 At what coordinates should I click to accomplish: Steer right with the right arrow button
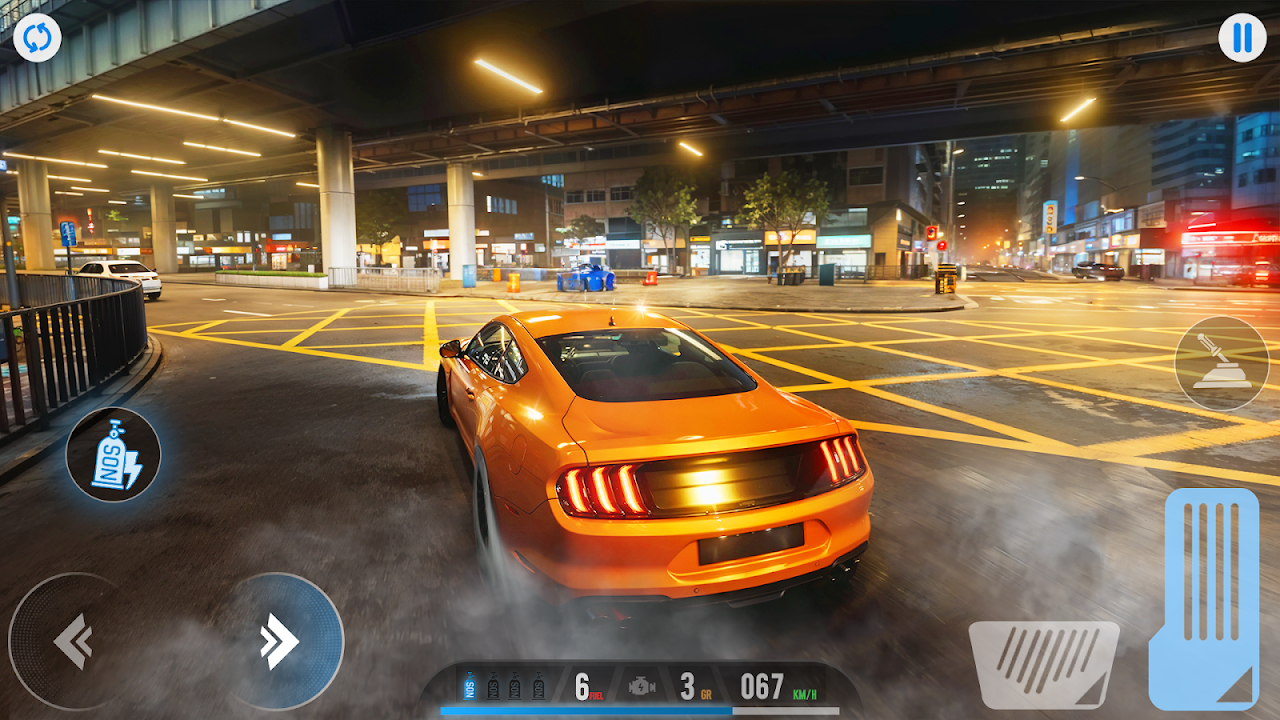(282, 641)
